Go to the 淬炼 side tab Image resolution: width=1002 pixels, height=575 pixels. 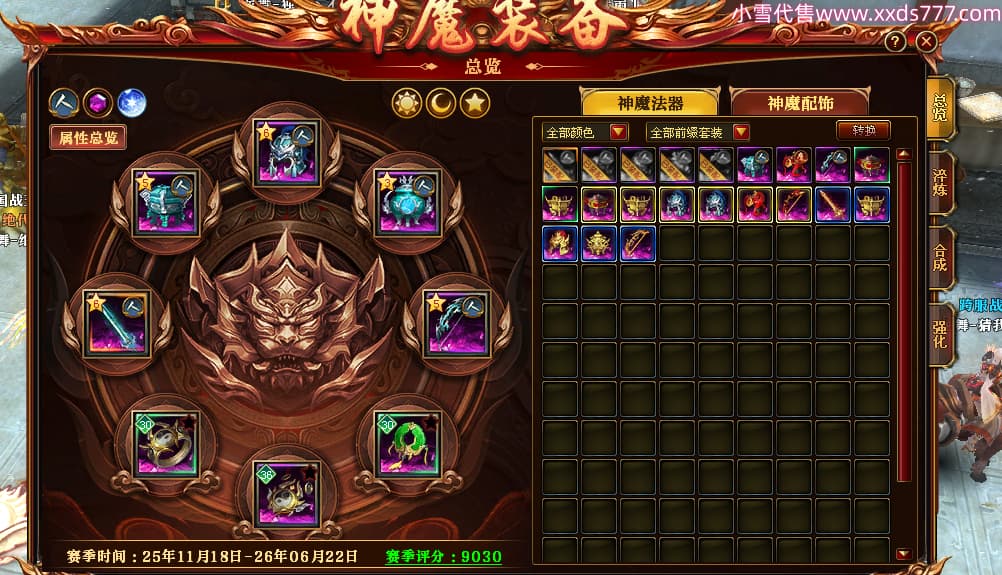[x=940, y=181]
